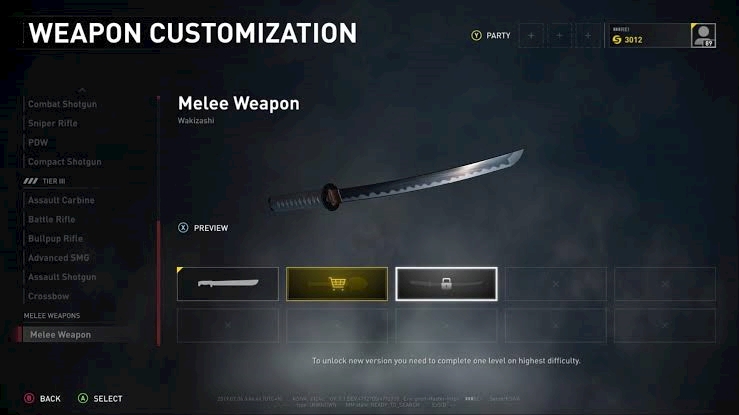The image size is (739, 415).
Task: Choose the Sniper Rifle entry
Action: click(x=53, y=123)
